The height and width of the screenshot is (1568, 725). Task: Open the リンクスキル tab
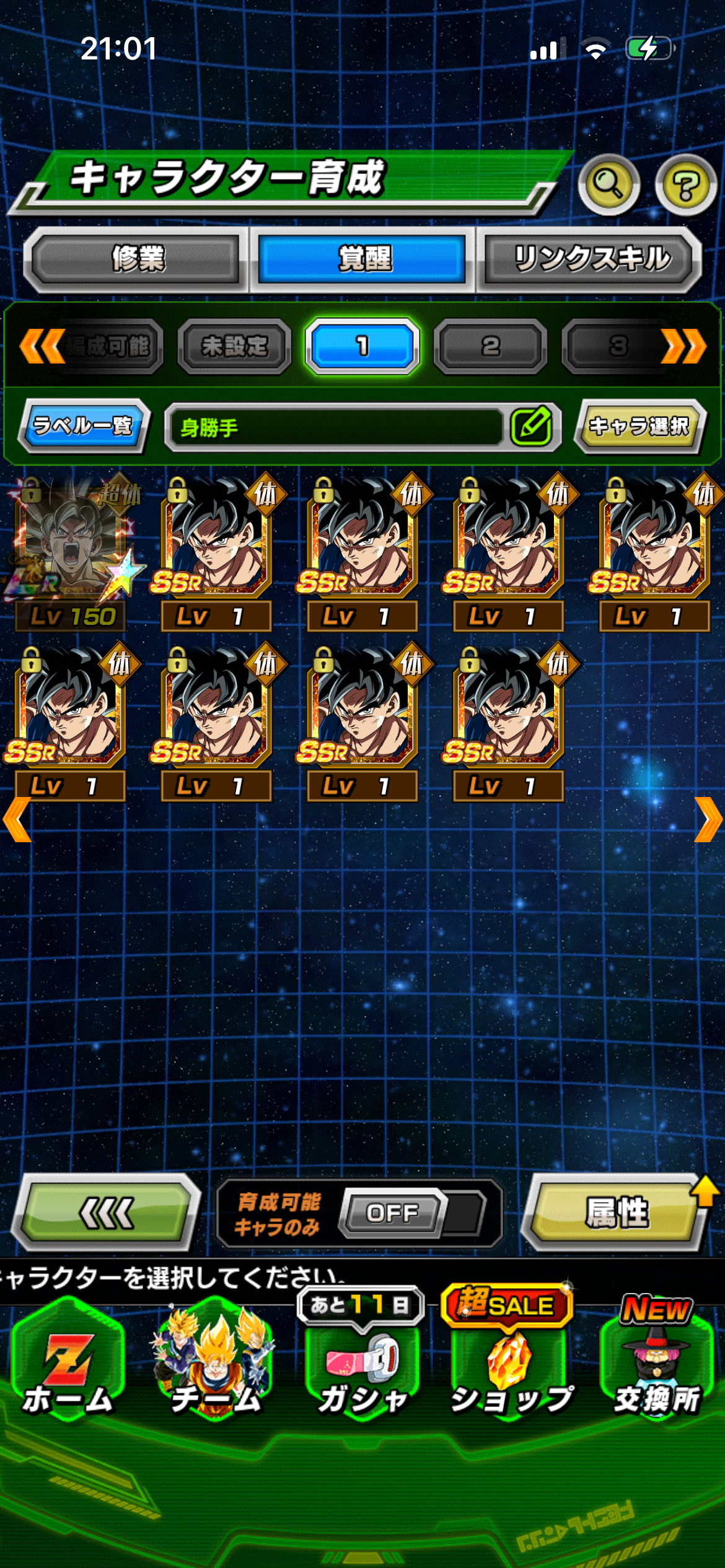pyautogui.click(x=591, y=259)
